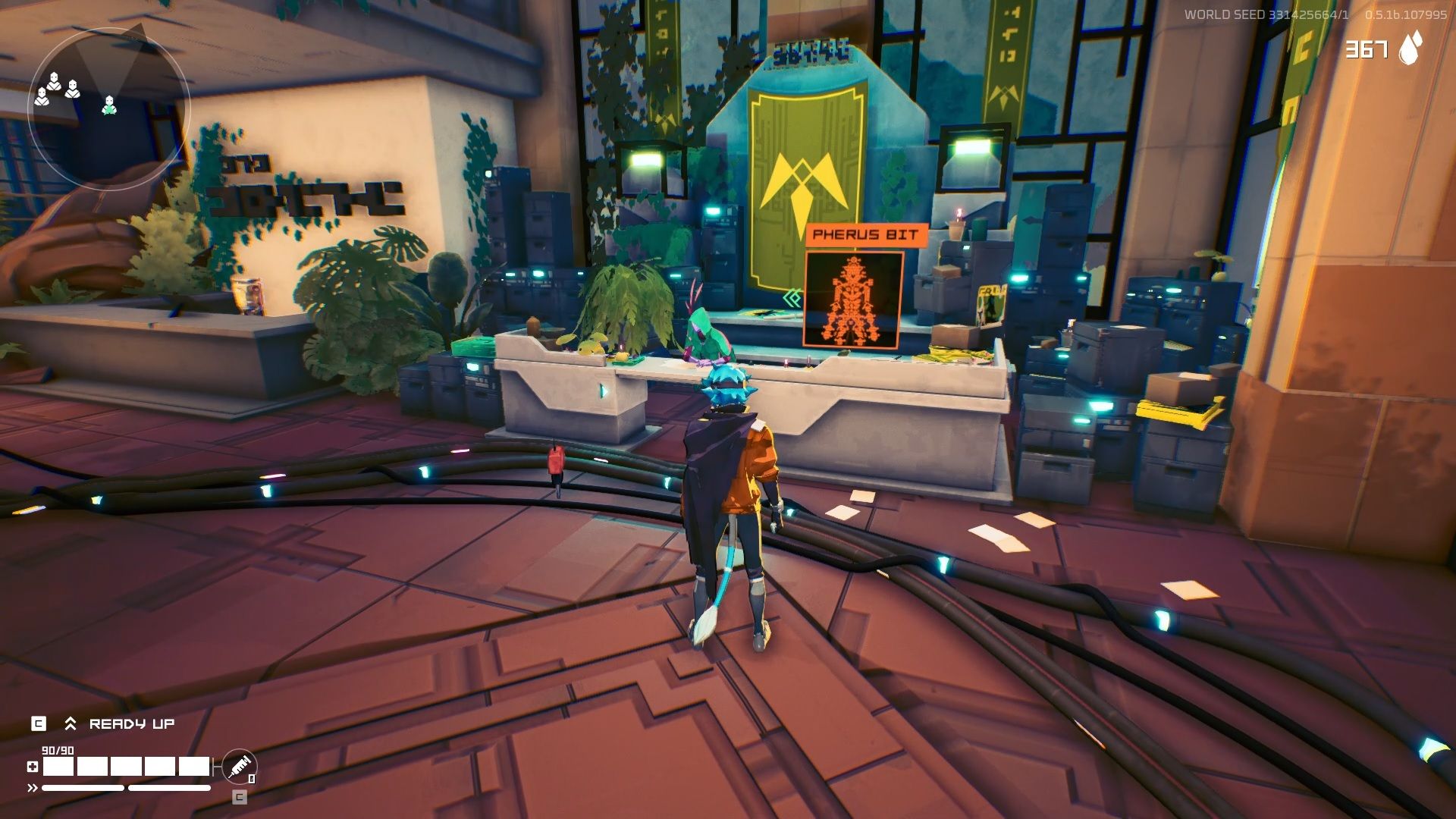Select the syringe healing item icon

pyautogui.click(x=240, y=767)
